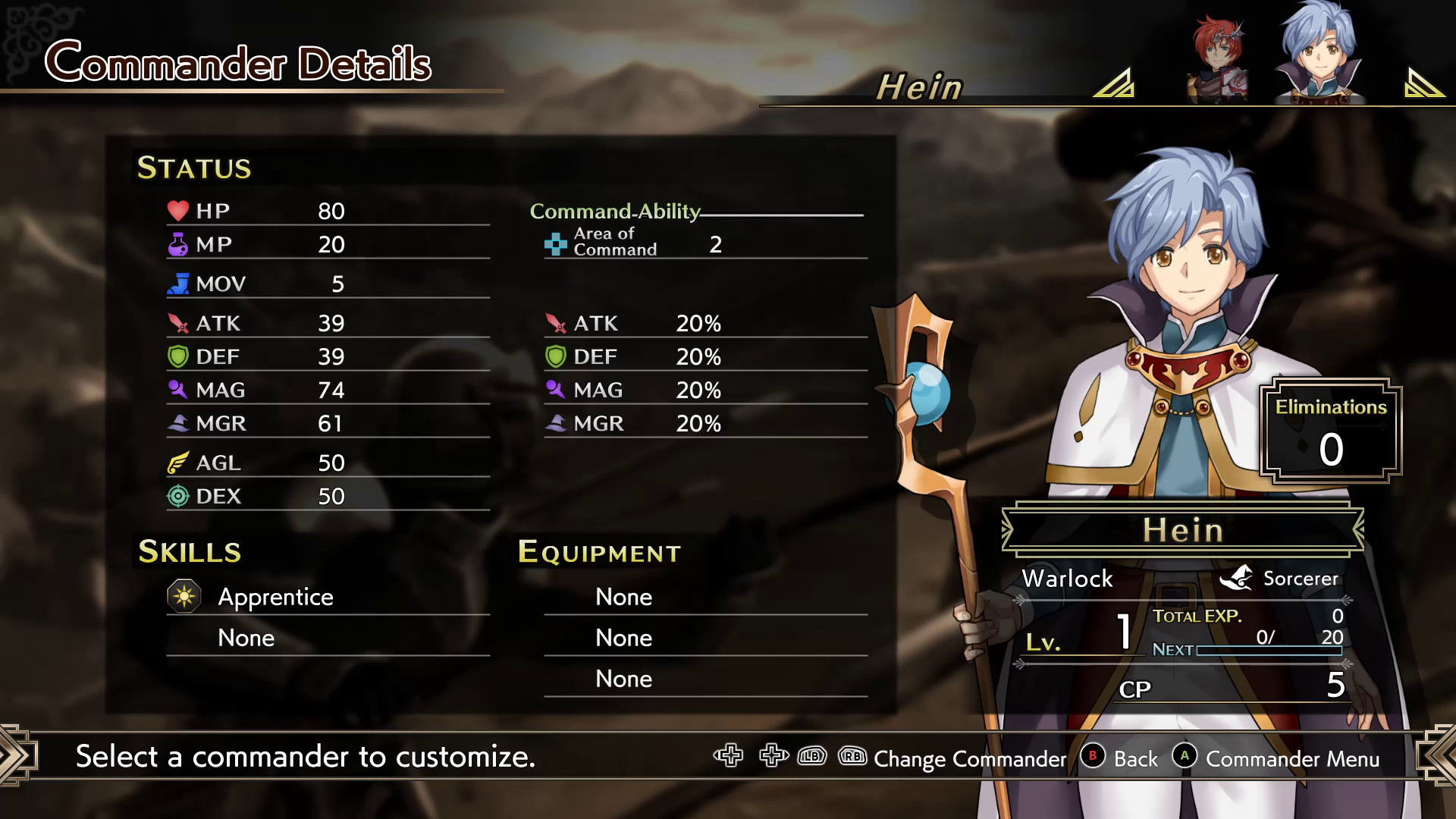Click the AGL feather icon
Viewport: 1456px width, 819px height.
click(x=177, y=462)
